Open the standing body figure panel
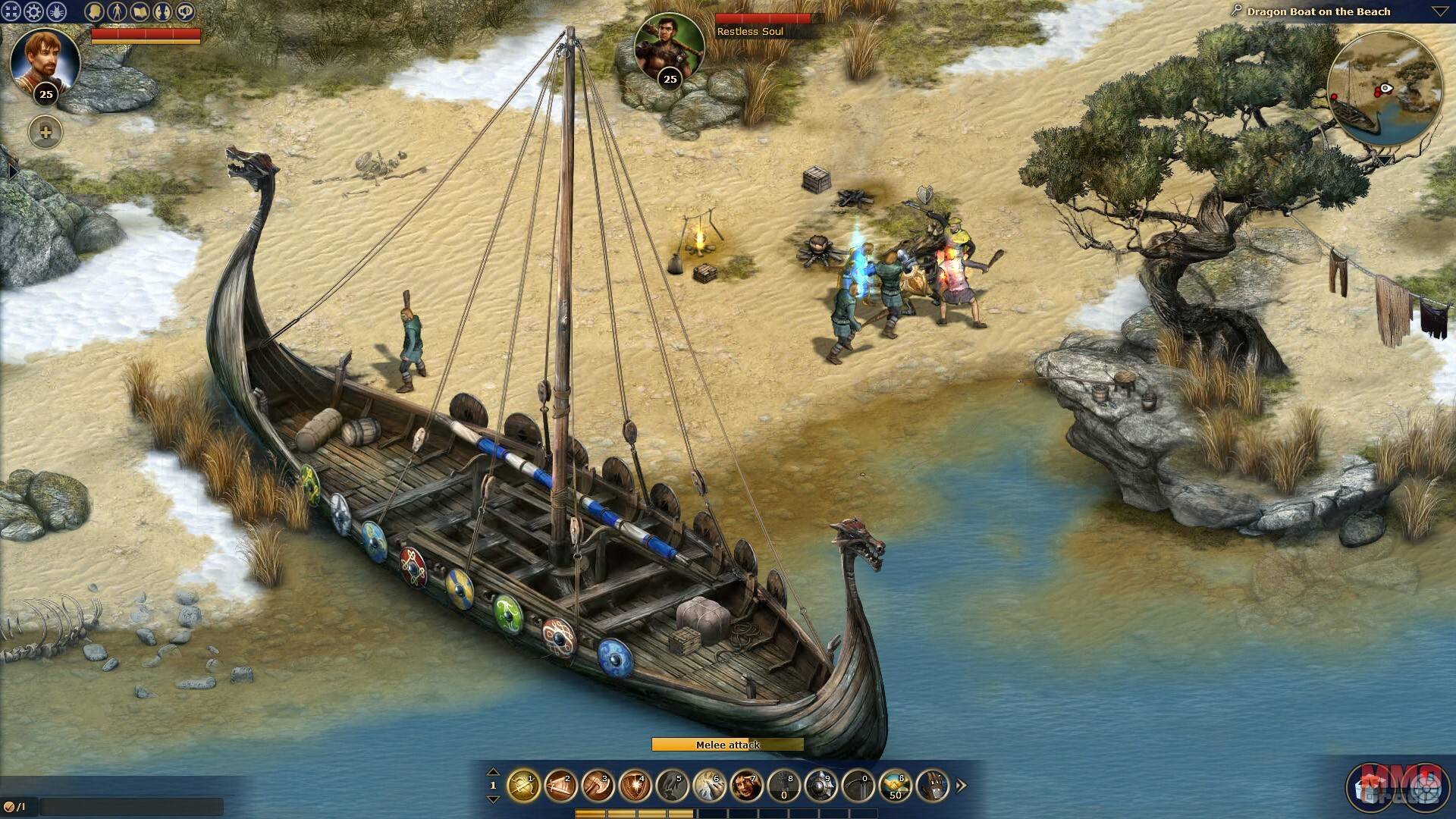The width and height of the screenshot is (1456, 819). point(117,11)
